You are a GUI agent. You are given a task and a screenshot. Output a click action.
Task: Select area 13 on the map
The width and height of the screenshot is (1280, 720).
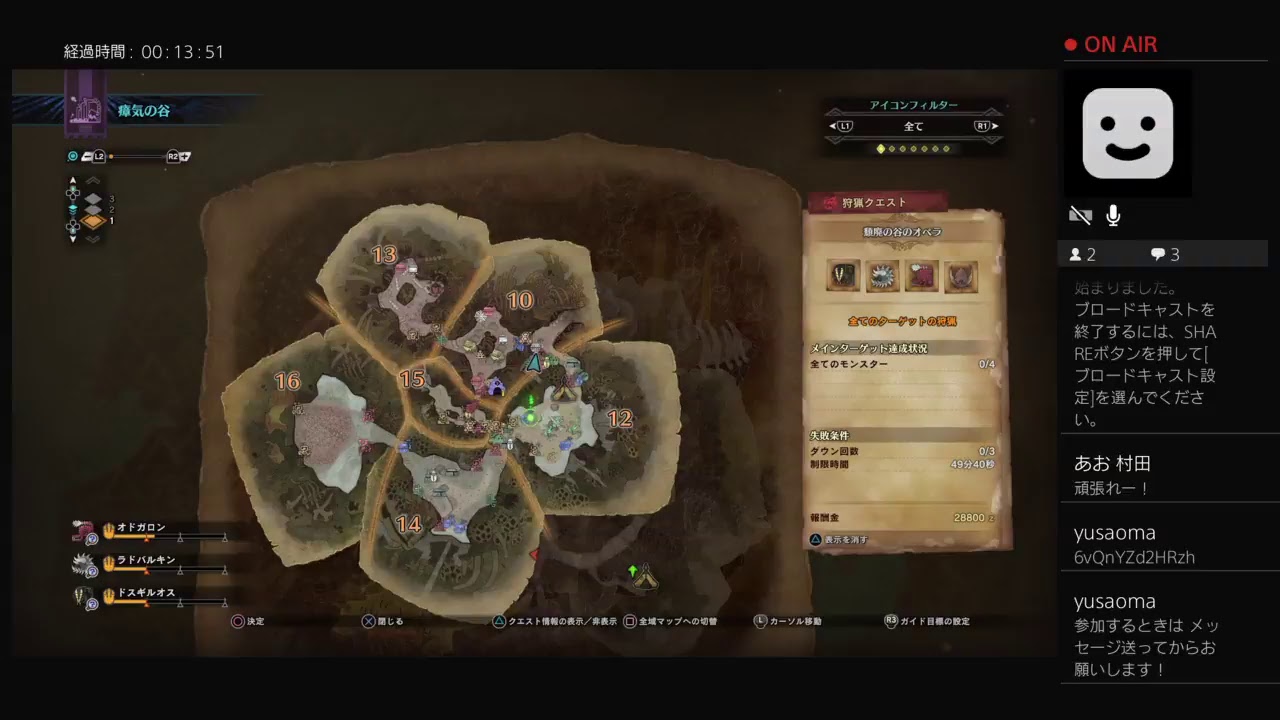[x=384, y=255]
